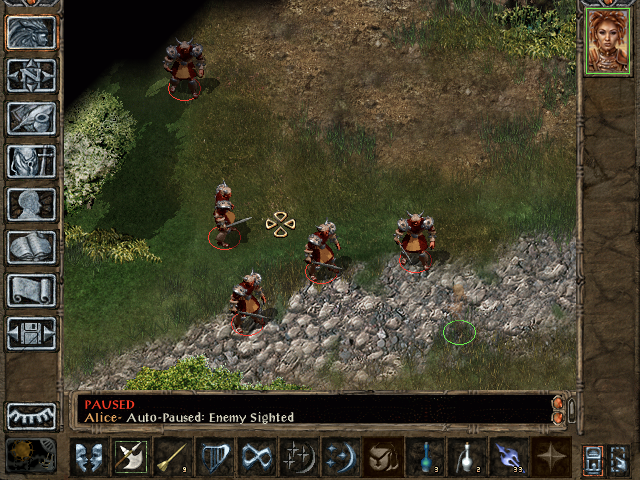The image size is (640, 480).
Task: Use the white flask quick item (2)
Action: pos(466,456)
